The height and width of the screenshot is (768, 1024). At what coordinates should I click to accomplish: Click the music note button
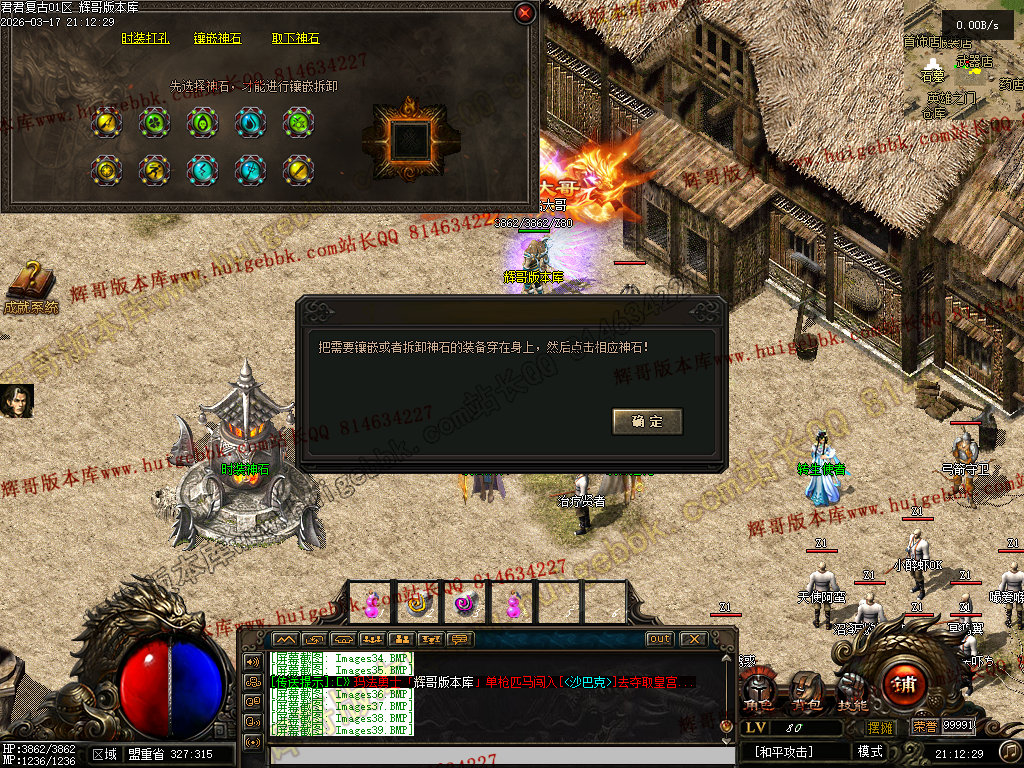(1010, 750)
